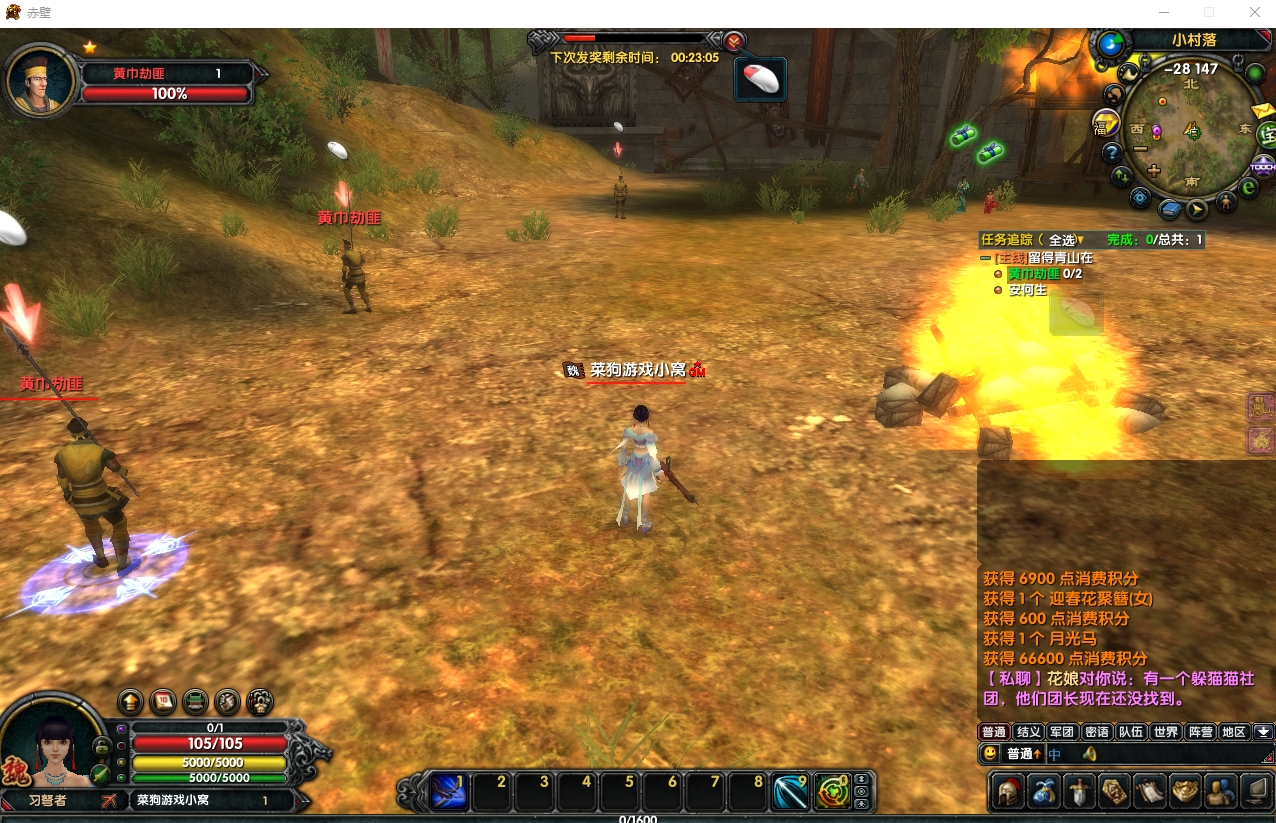Close the game window
The height and width of the screenshot is (823, 1276).
click(1254, 12)
